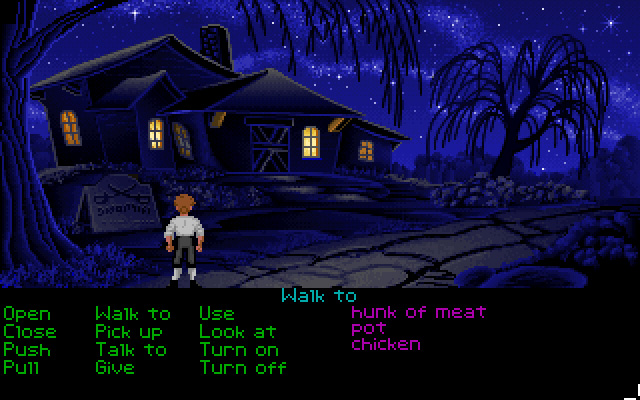Select hunk of meat from inventory
Viewport: 640px width, 400px height.
(418, 312)
